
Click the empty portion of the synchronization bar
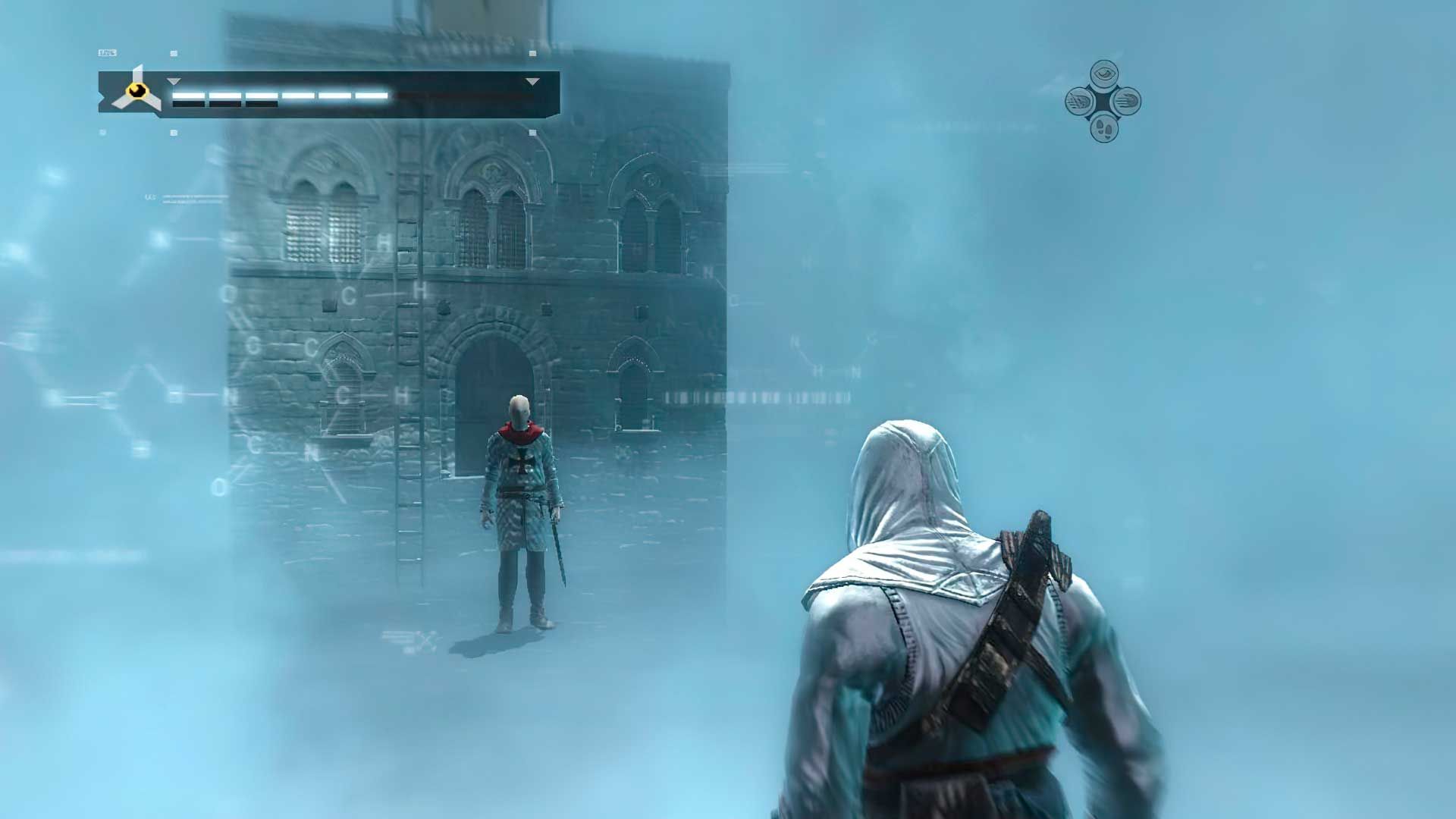454,96
